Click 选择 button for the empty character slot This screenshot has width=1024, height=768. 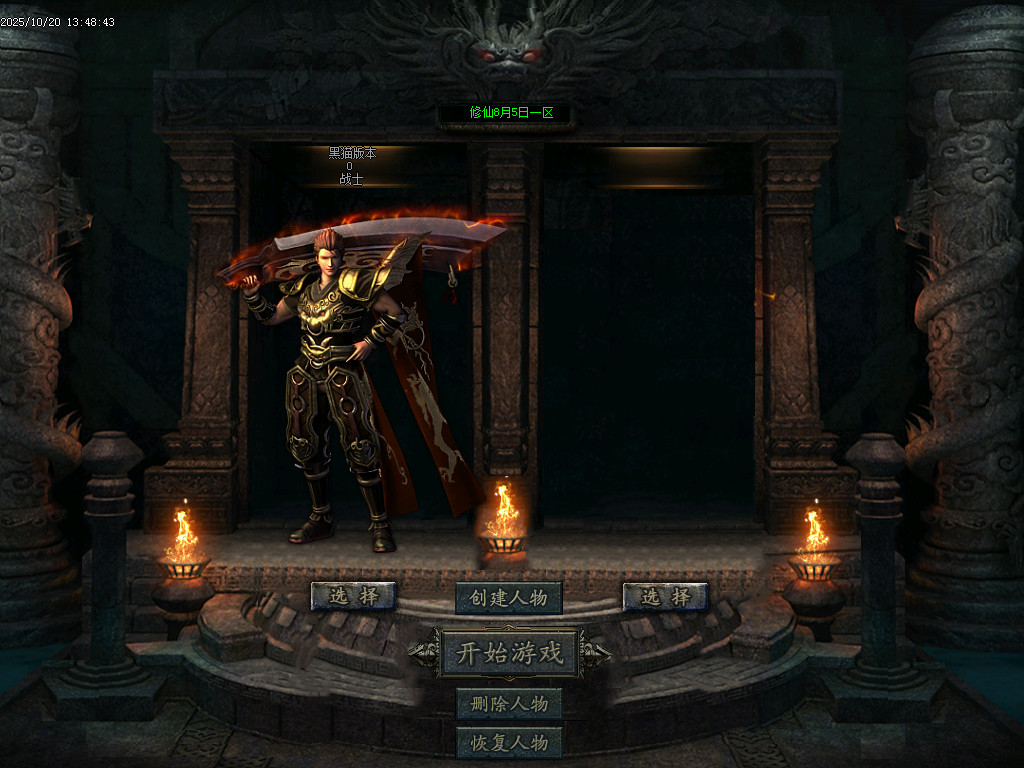point(665,597)
